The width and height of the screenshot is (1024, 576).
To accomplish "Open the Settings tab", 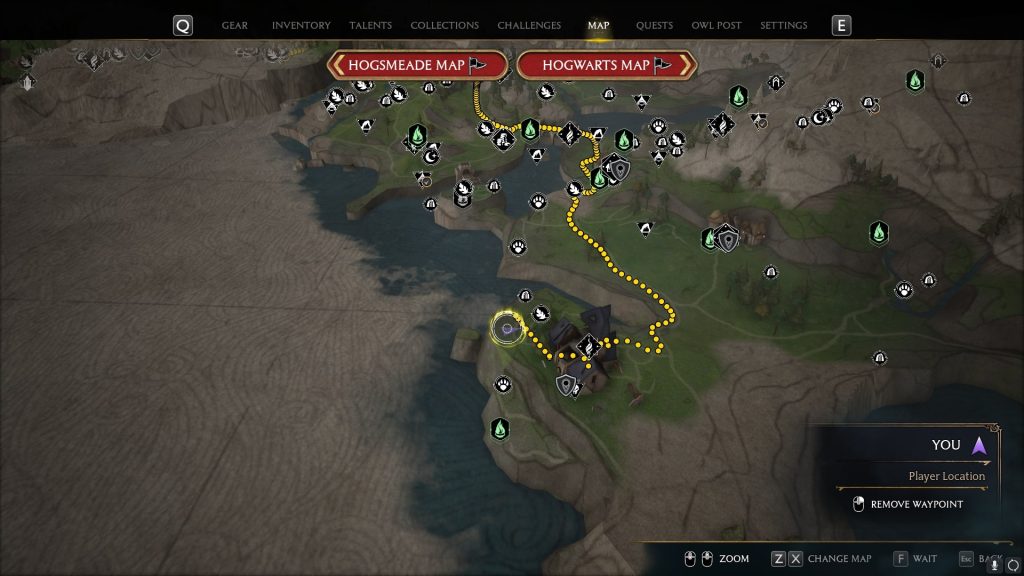I will (783, 25).
